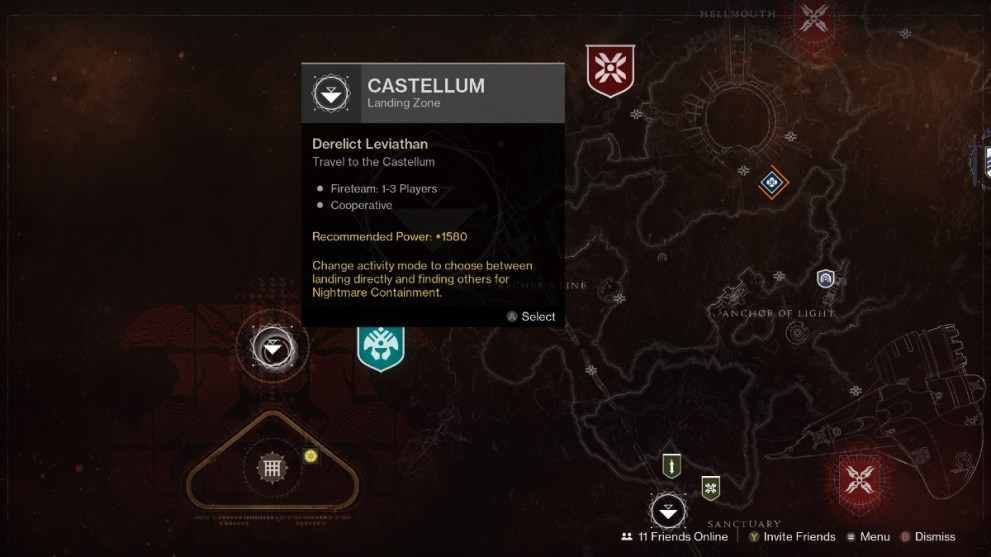The width and height of the screenshot is (991, 557).
Task: Select the Castellum landing zone marker
Action: click(x=273, y=347)
